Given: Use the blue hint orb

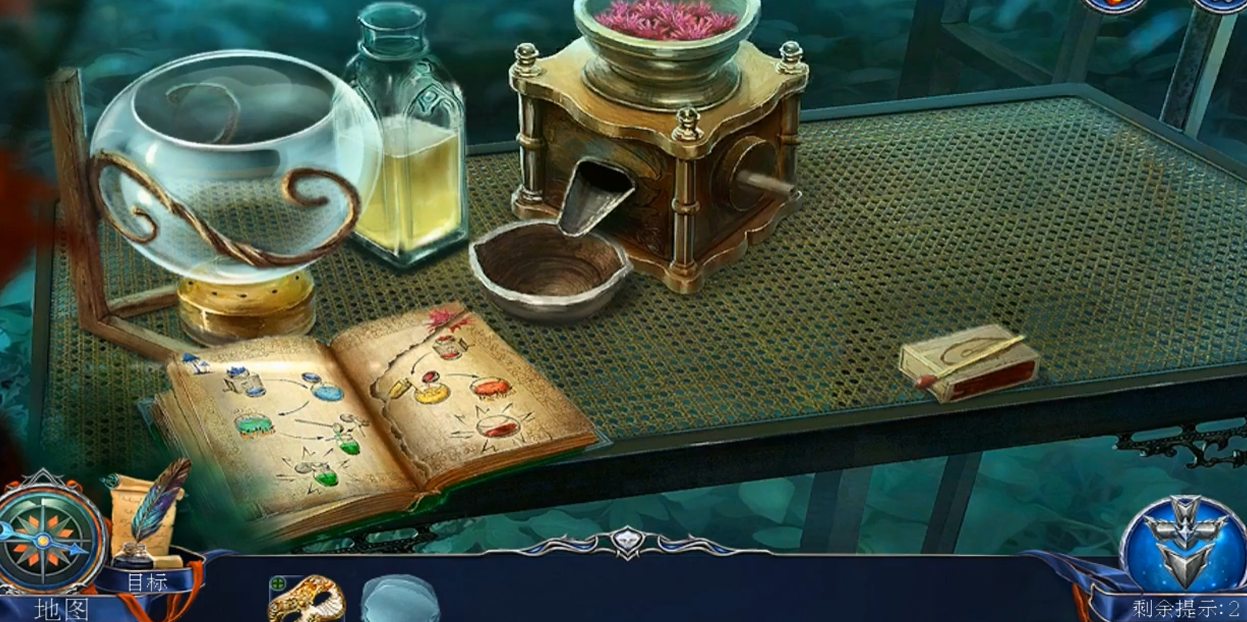Looking at the screenshot, I should tap(1185, 542).
